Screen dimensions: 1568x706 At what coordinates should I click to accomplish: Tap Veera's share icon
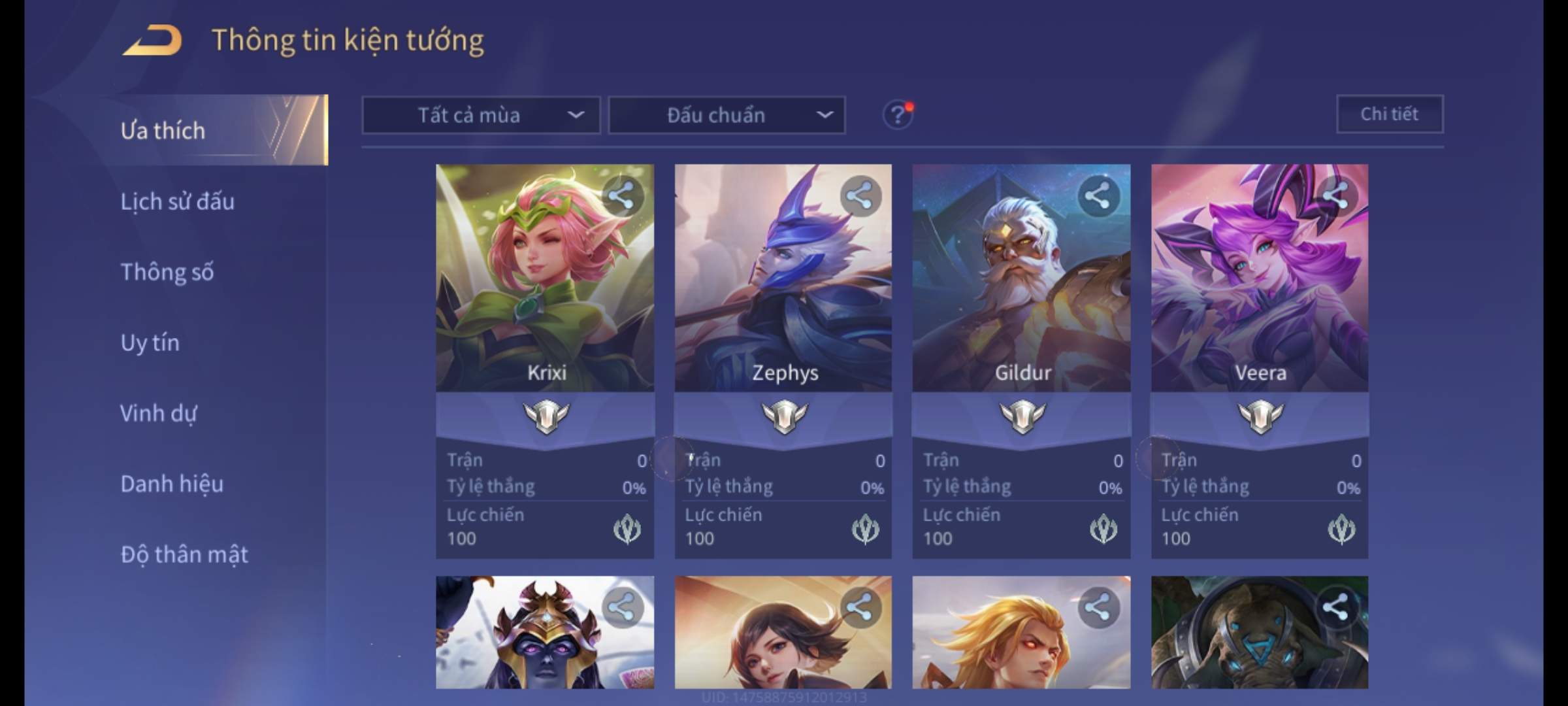[1336, 195]
